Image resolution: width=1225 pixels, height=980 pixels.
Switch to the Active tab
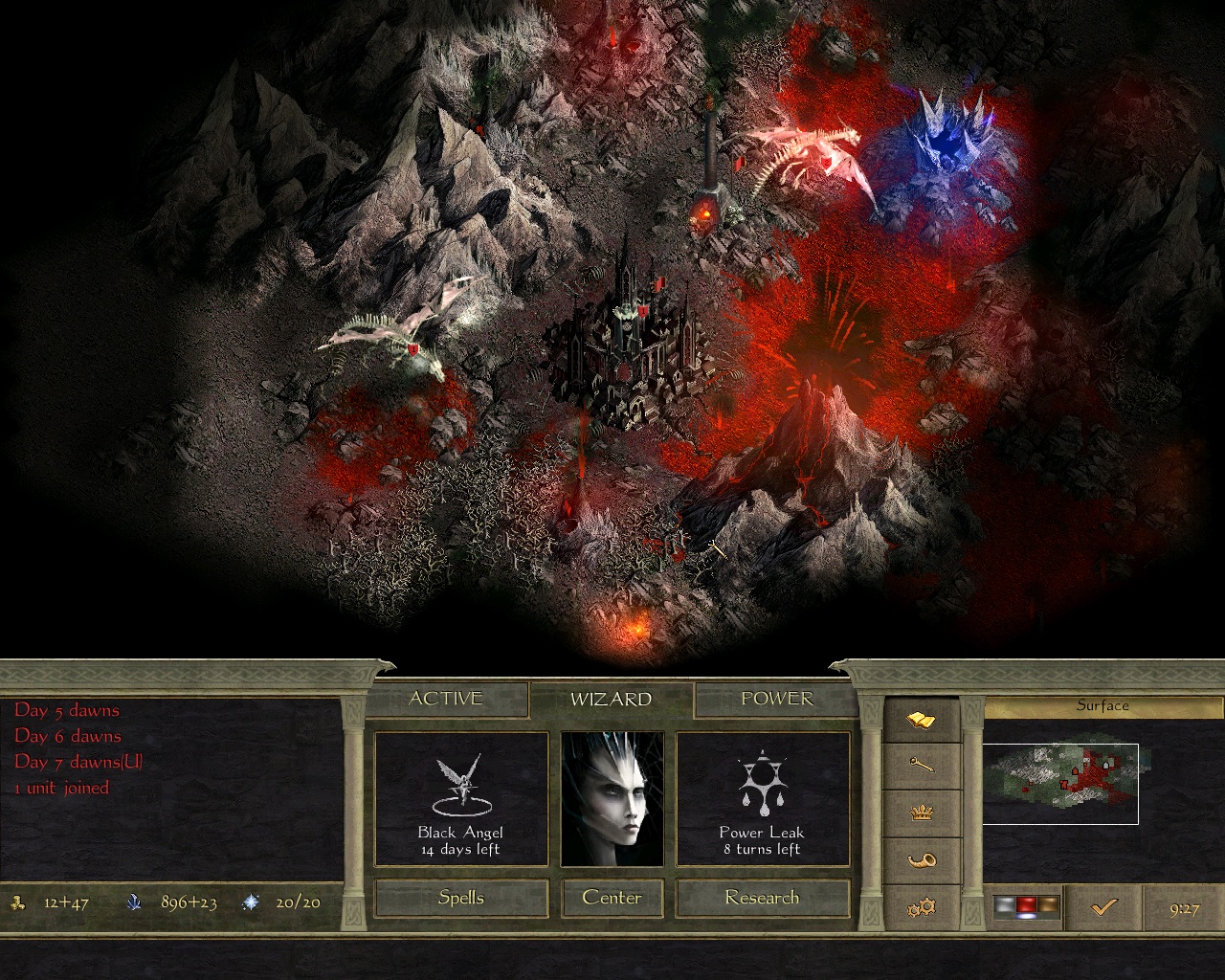coord(446,699)
